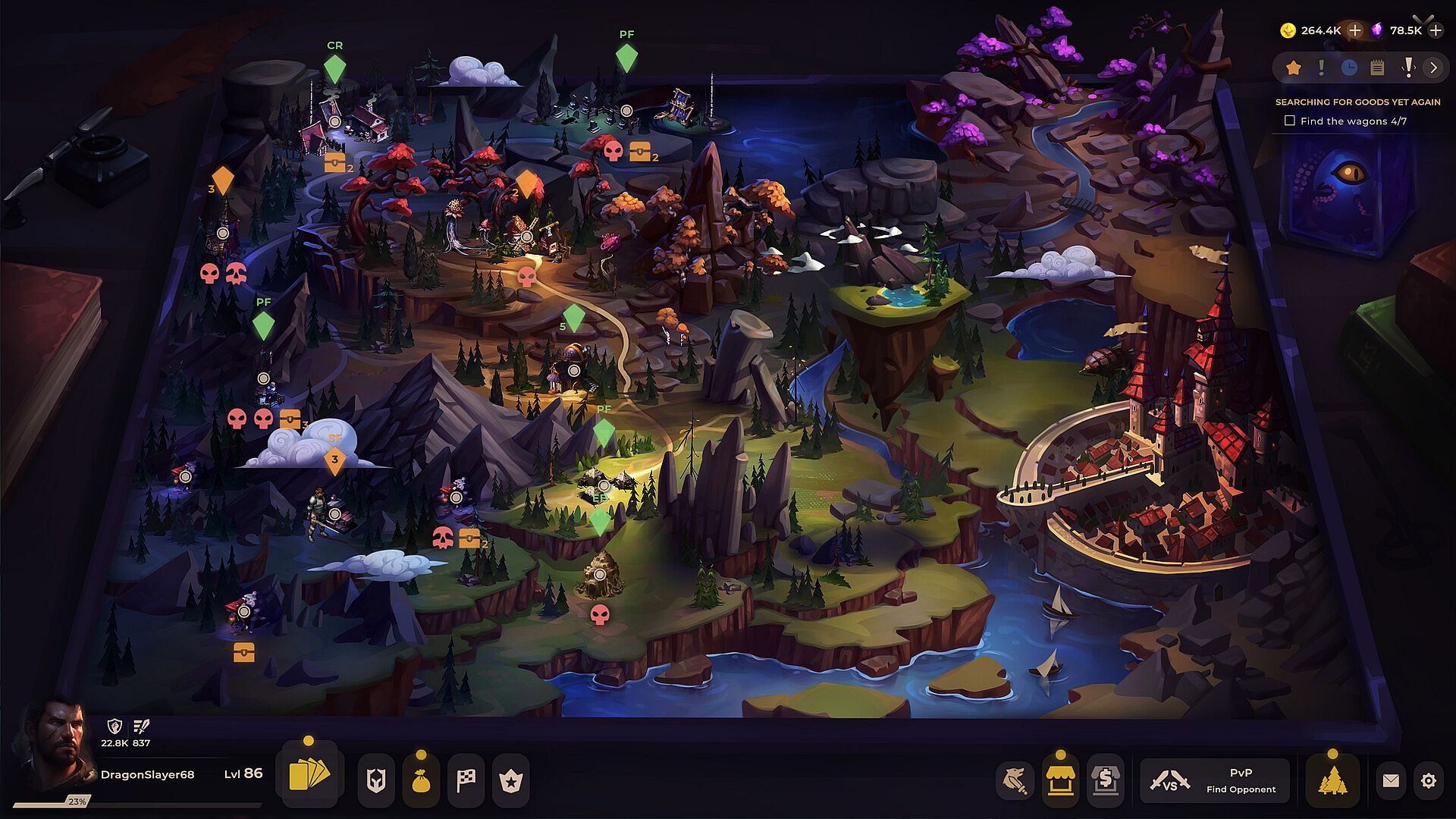Image resolution: width=1456 pixels, height=819 pixels.
Task: Select the gold forest trees button
Action: [x=1332, y=780]
